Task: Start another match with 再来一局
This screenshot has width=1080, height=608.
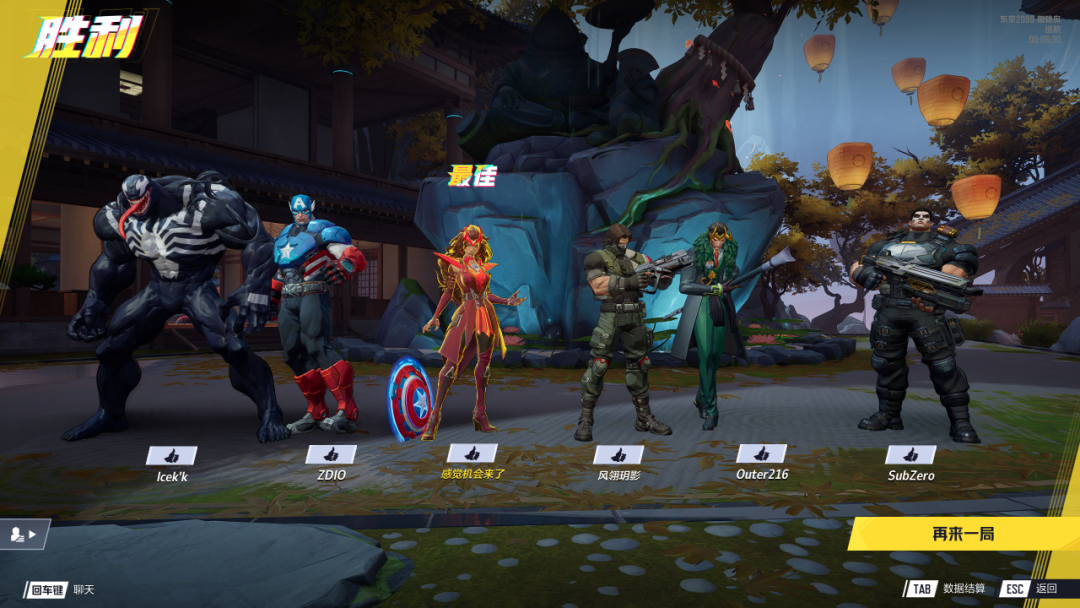Action: 962,534
